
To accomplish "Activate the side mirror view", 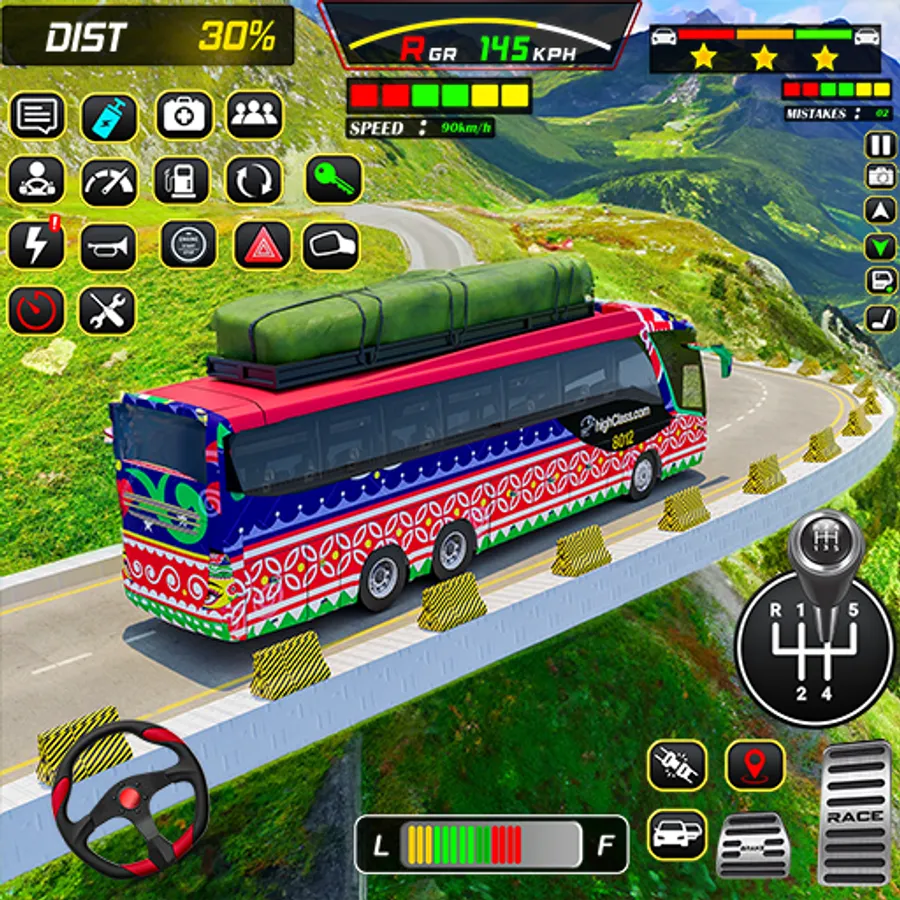I will coord(330,245).
